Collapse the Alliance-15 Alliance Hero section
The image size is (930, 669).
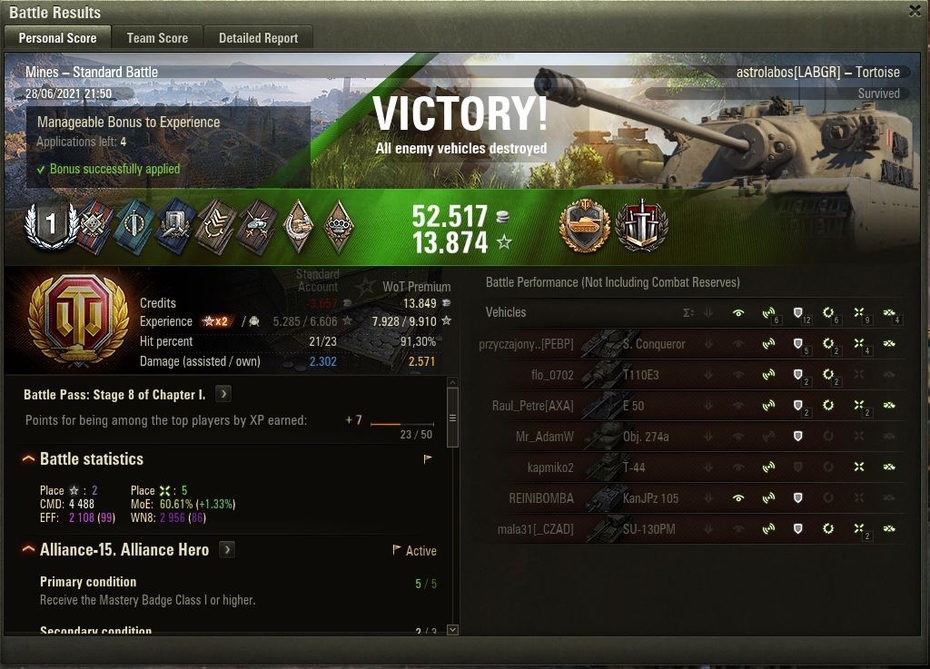coord(28,550)
